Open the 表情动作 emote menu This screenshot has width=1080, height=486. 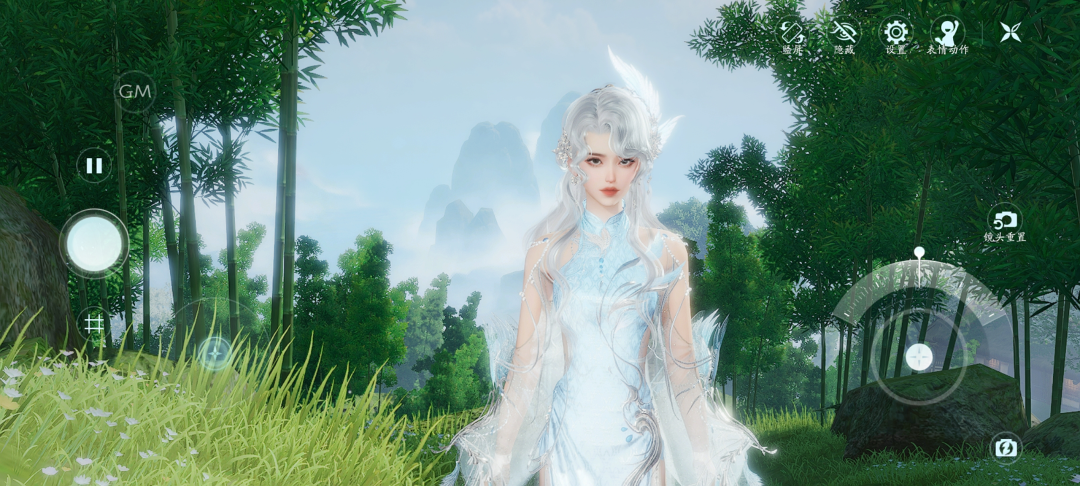pyautogui.click(x=947, y=33)
